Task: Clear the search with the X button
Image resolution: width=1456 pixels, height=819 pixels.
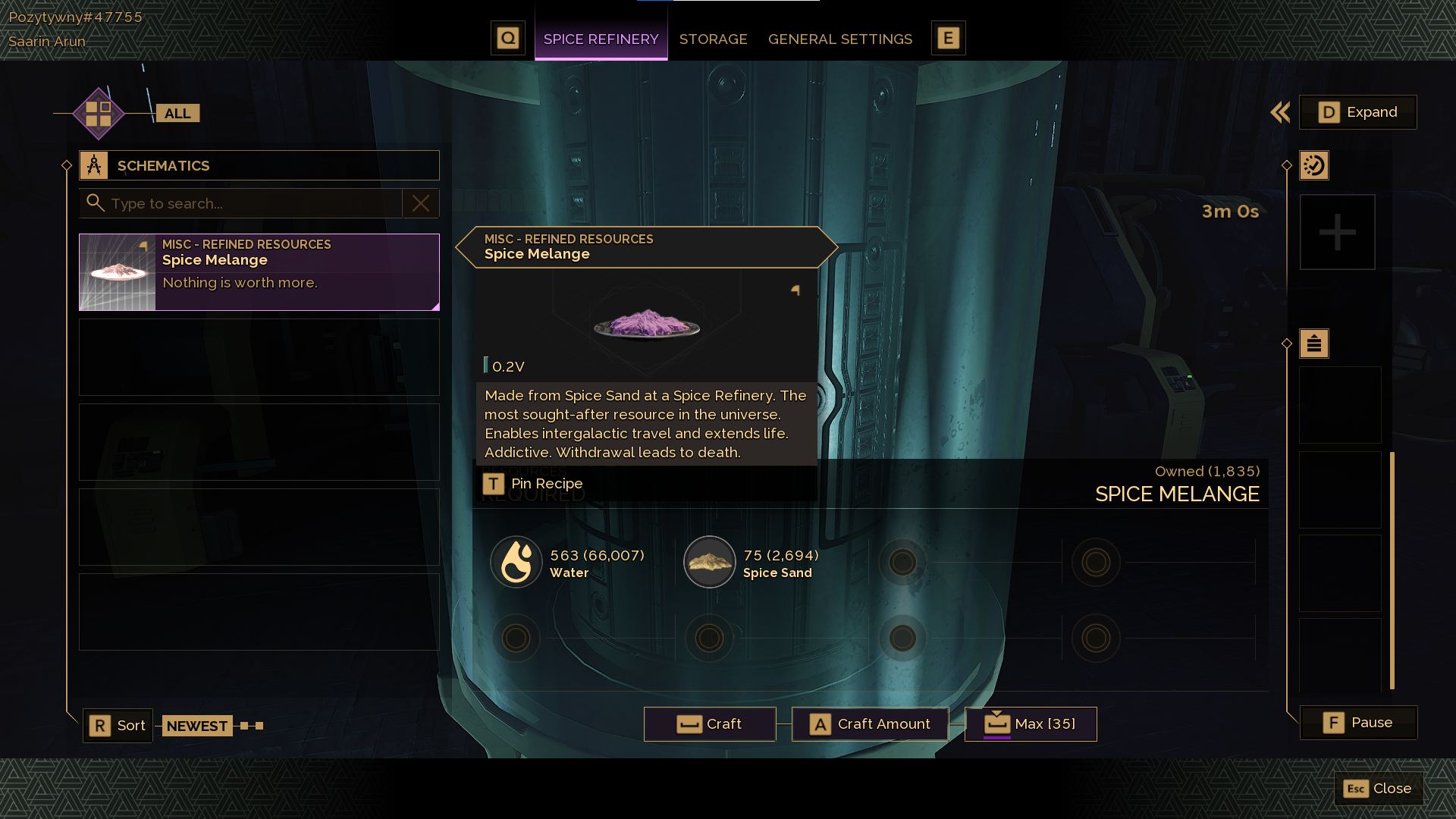Action: coord(421,203)
